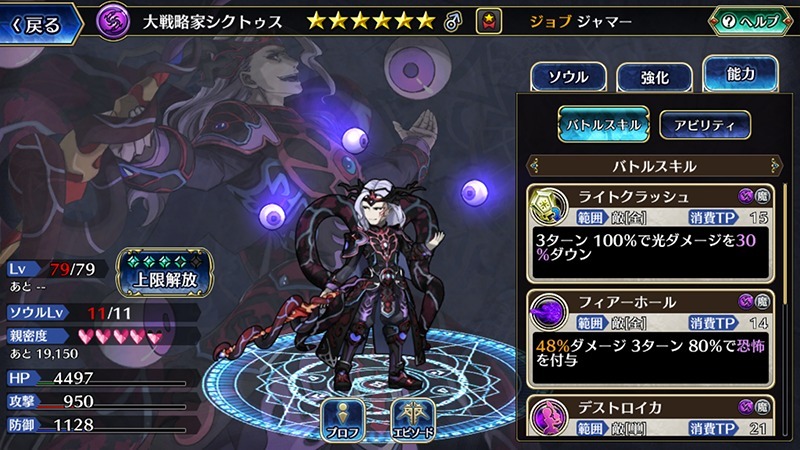Go back with the 戻る button
Viewport: 800px width, 450px height.
tap(40, 22)
